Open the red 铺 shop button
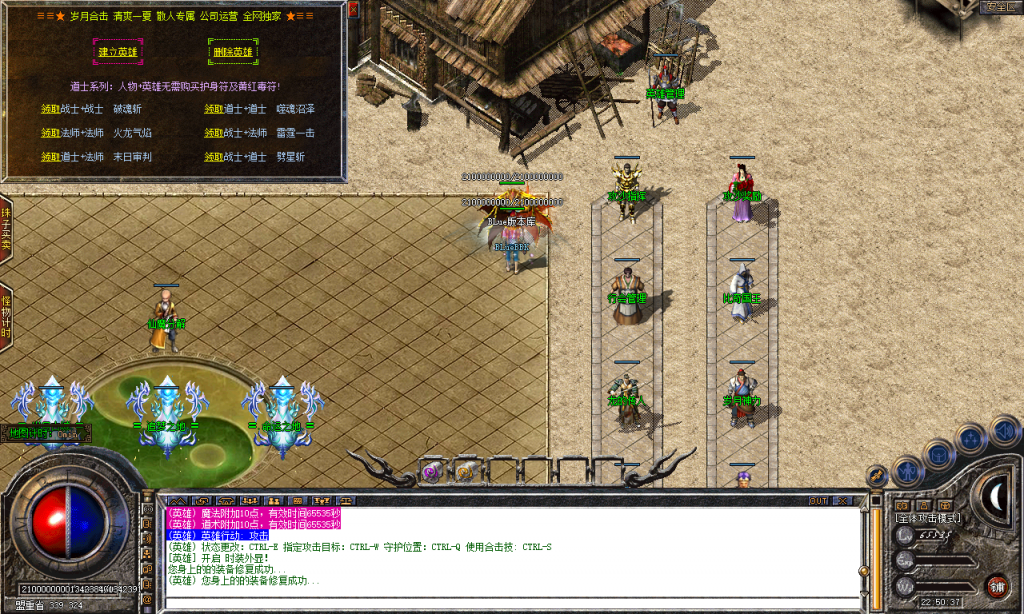 (996, 586)
